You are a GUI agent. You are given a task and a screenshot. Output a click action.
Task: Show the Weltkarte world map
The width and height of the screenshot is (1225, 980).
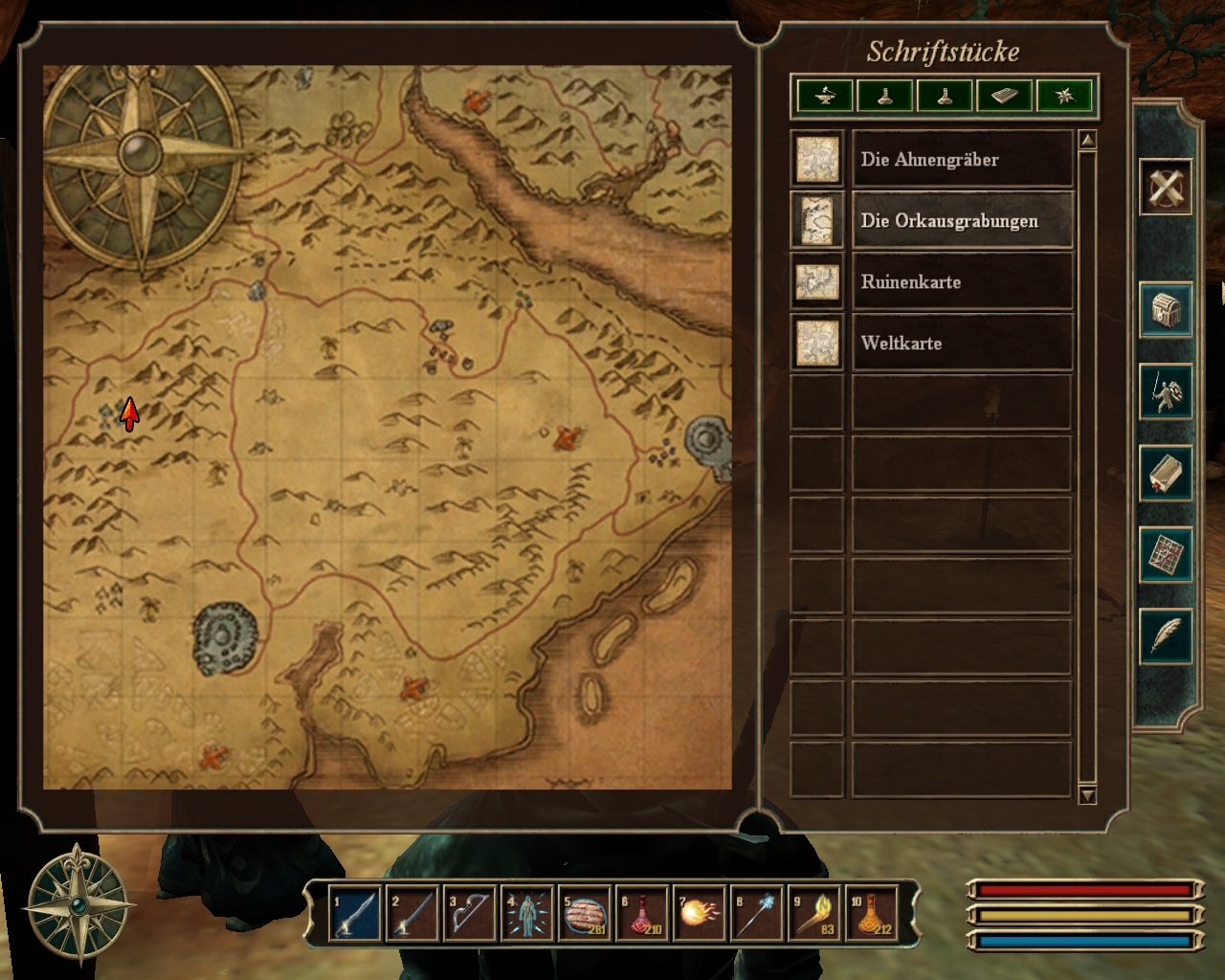click(x=962, y=343)
